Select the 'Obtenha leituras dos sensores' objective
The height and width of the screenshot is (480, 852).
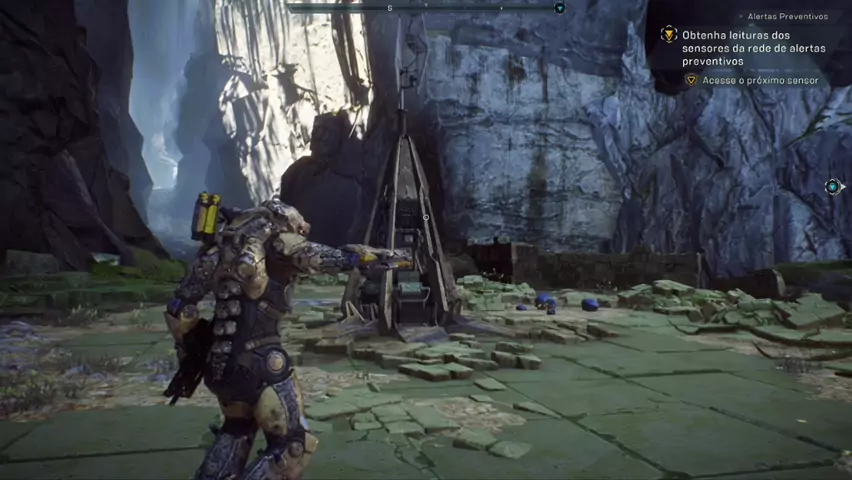point(753,48)
